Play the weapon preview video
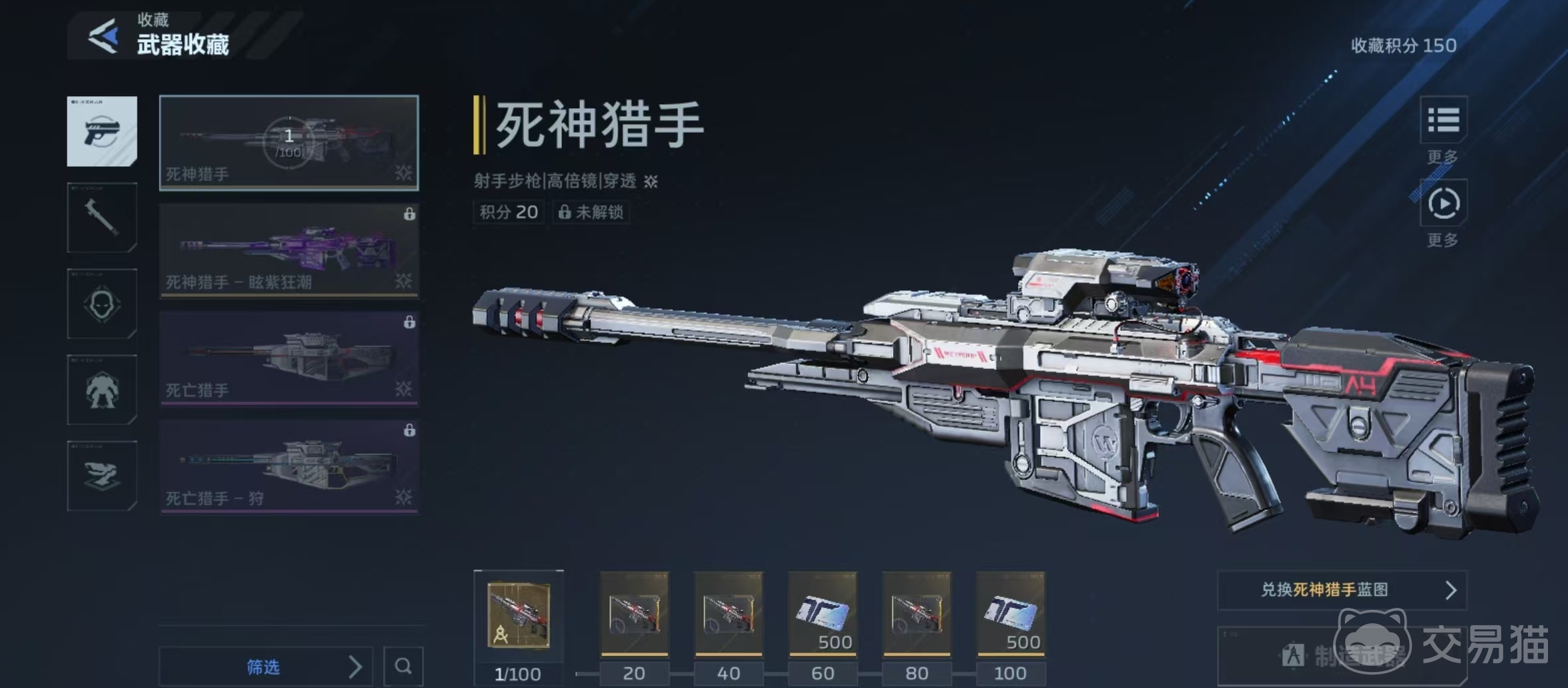Image resolution: width=1568 pixels, height=688 pixels. tap(1443, 204)
